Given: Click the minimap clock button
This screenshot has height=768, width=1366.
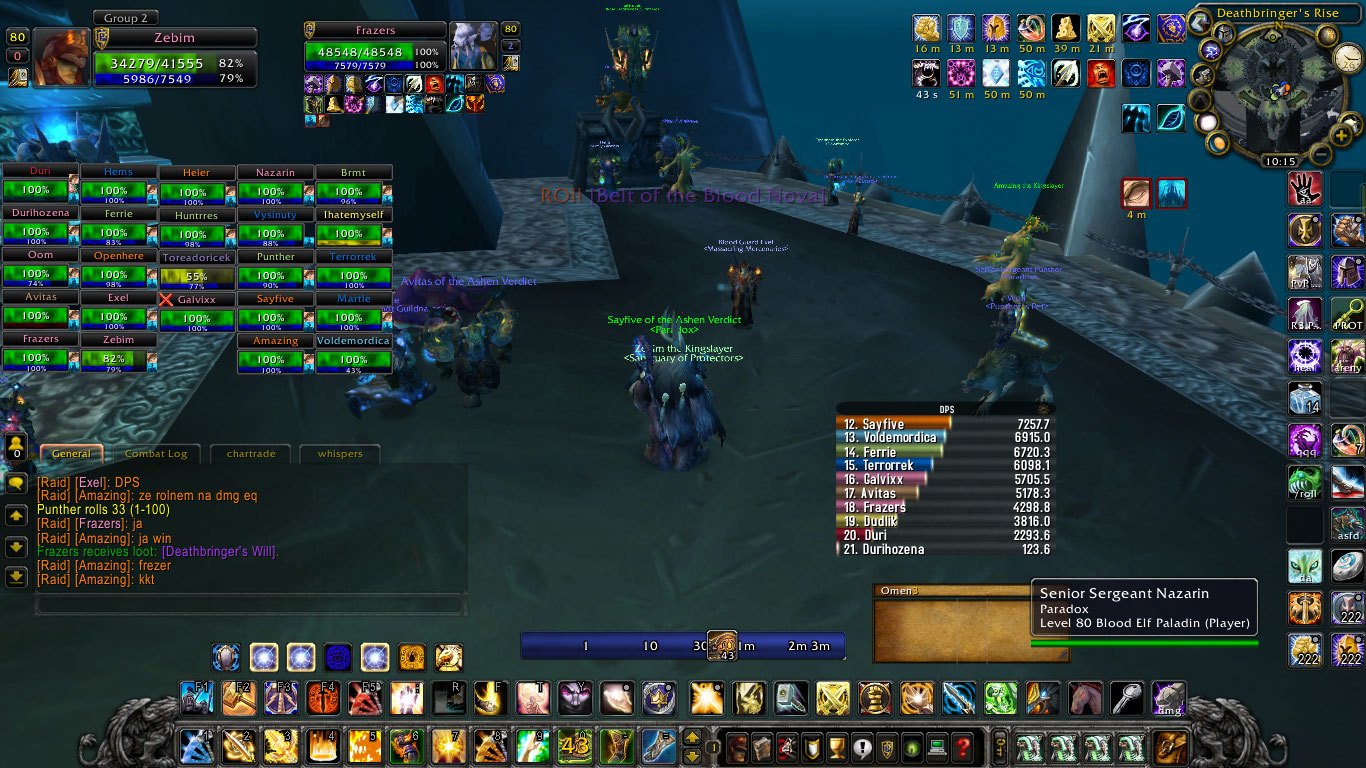Looking at the screenshot, I should click(1279, 161).
